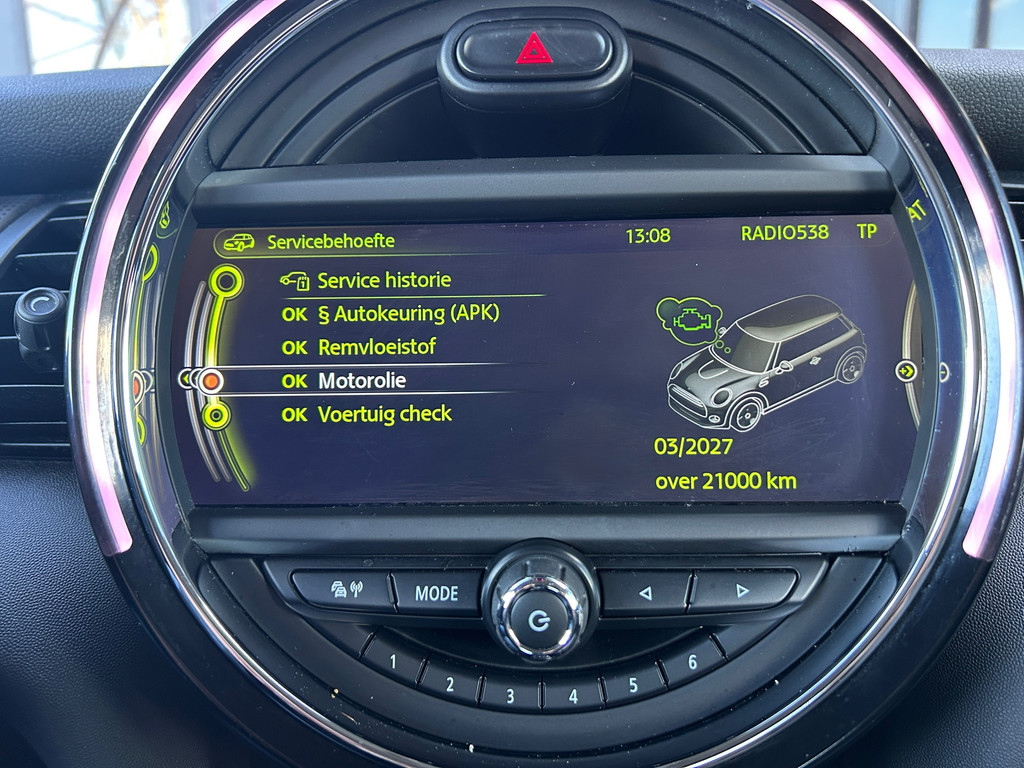Choose radio preset button 1
The image size is (1024, 768).
(x=393, y=661)
